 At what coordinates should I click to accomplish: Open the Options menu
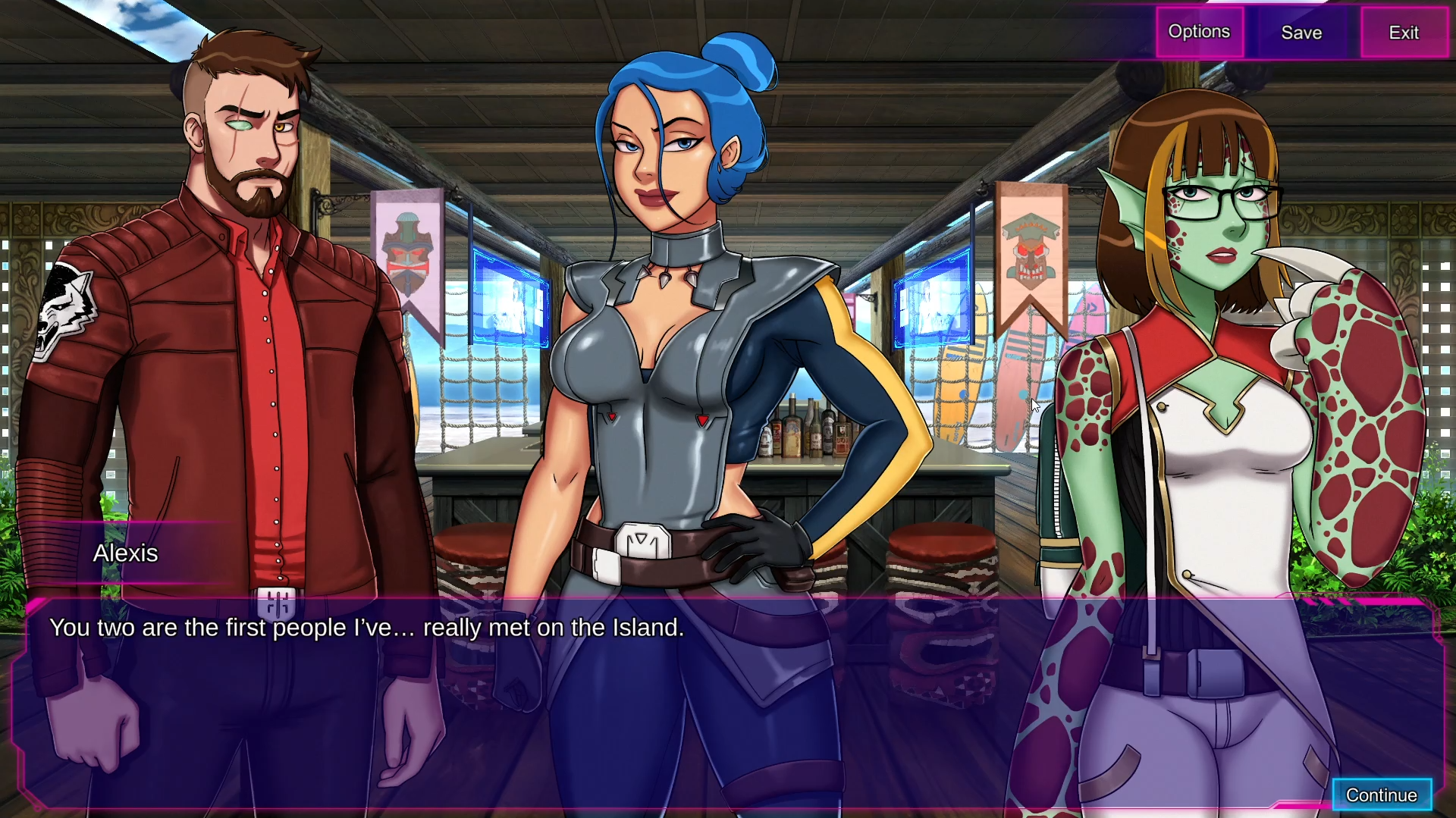(1199, 32)
